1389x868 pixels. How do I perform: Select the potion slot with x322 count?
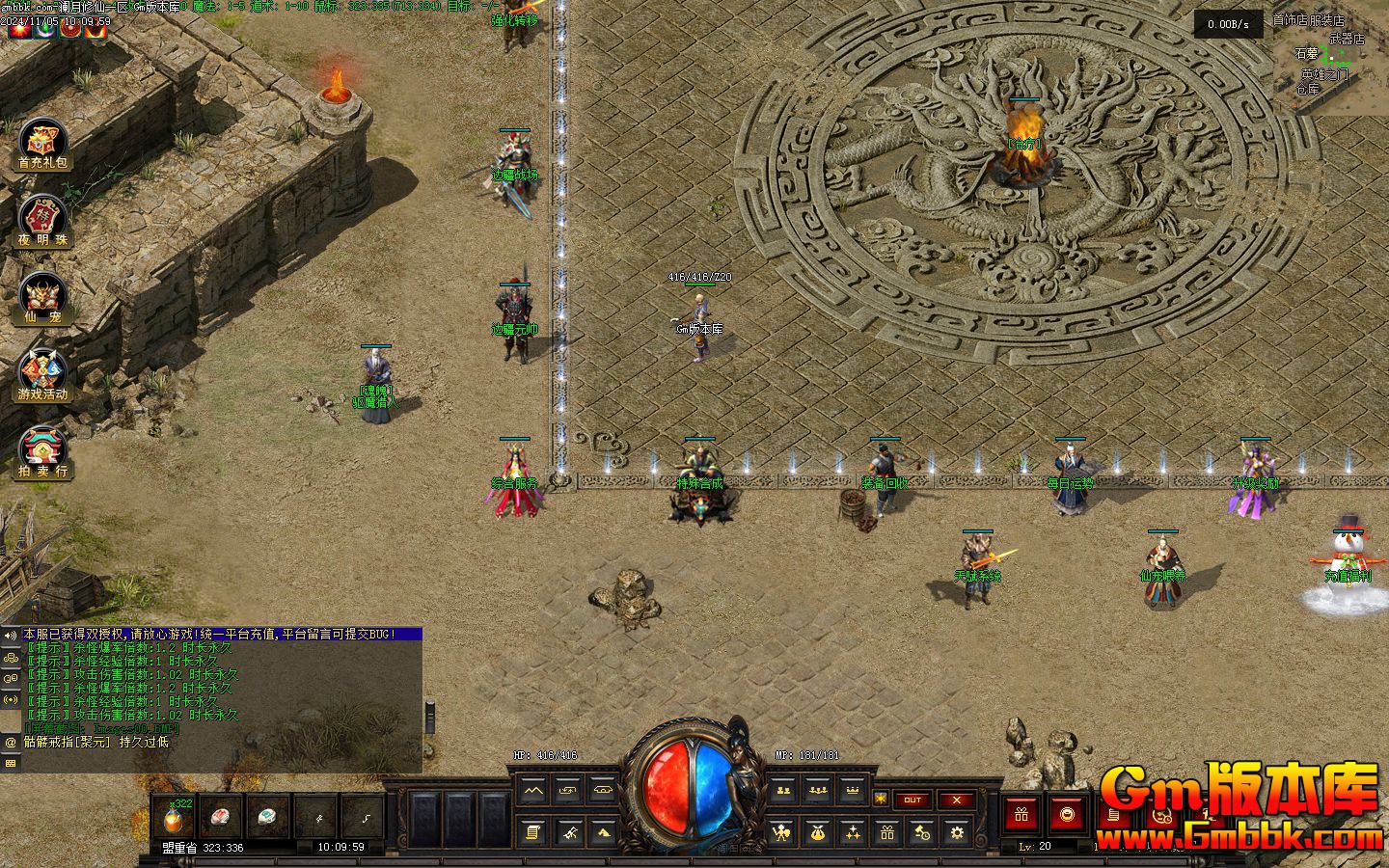[174, 819]
